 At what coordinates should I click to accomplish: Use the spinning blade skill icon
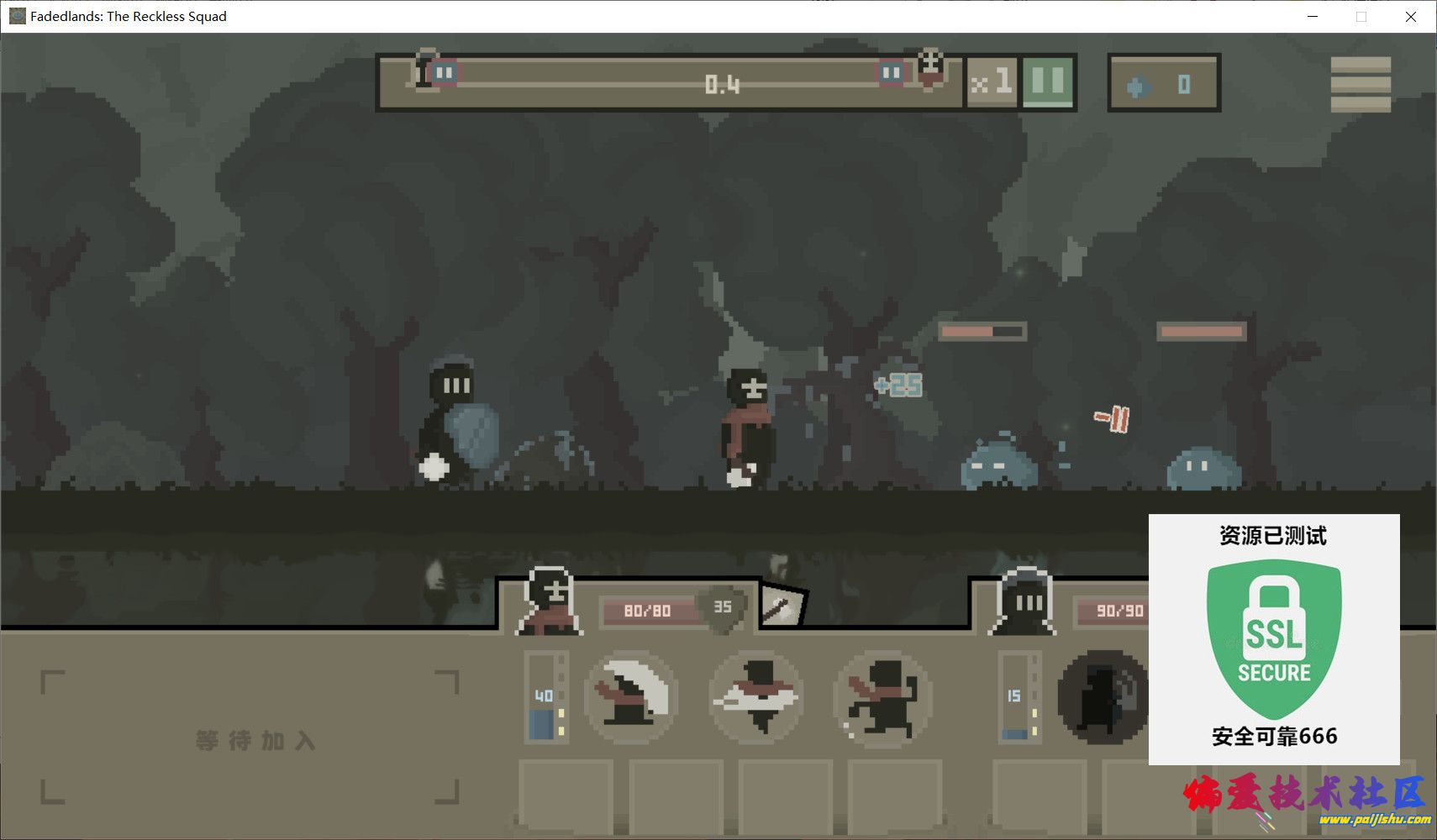pyautogui.click(x=756, y=697)
